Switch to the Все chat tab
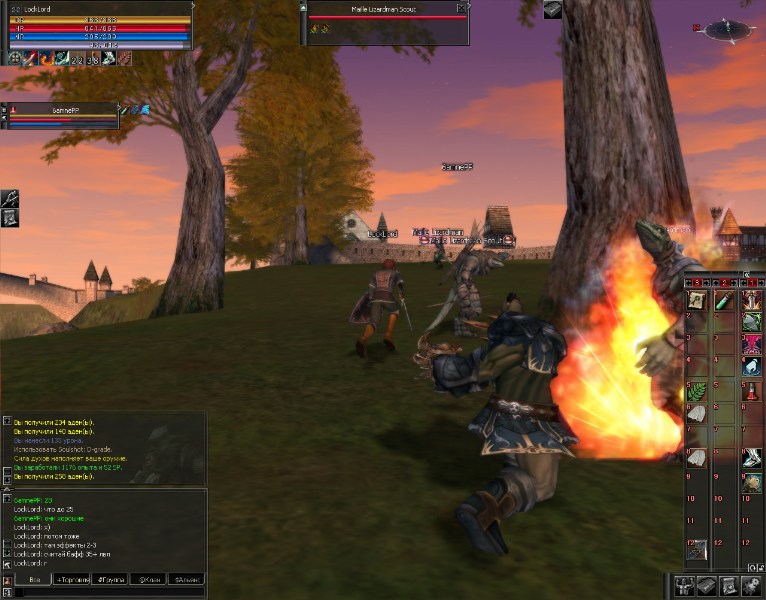The height and width of the screenshot is (600, 766). (34, 579)
